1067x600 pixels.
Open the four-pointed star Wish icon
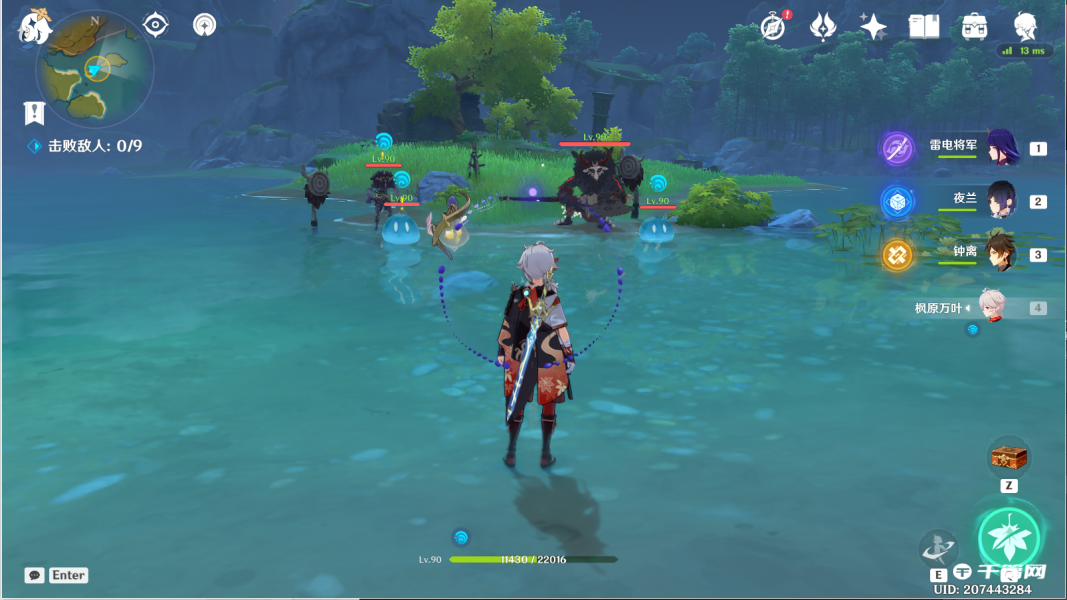coord(873,27)
